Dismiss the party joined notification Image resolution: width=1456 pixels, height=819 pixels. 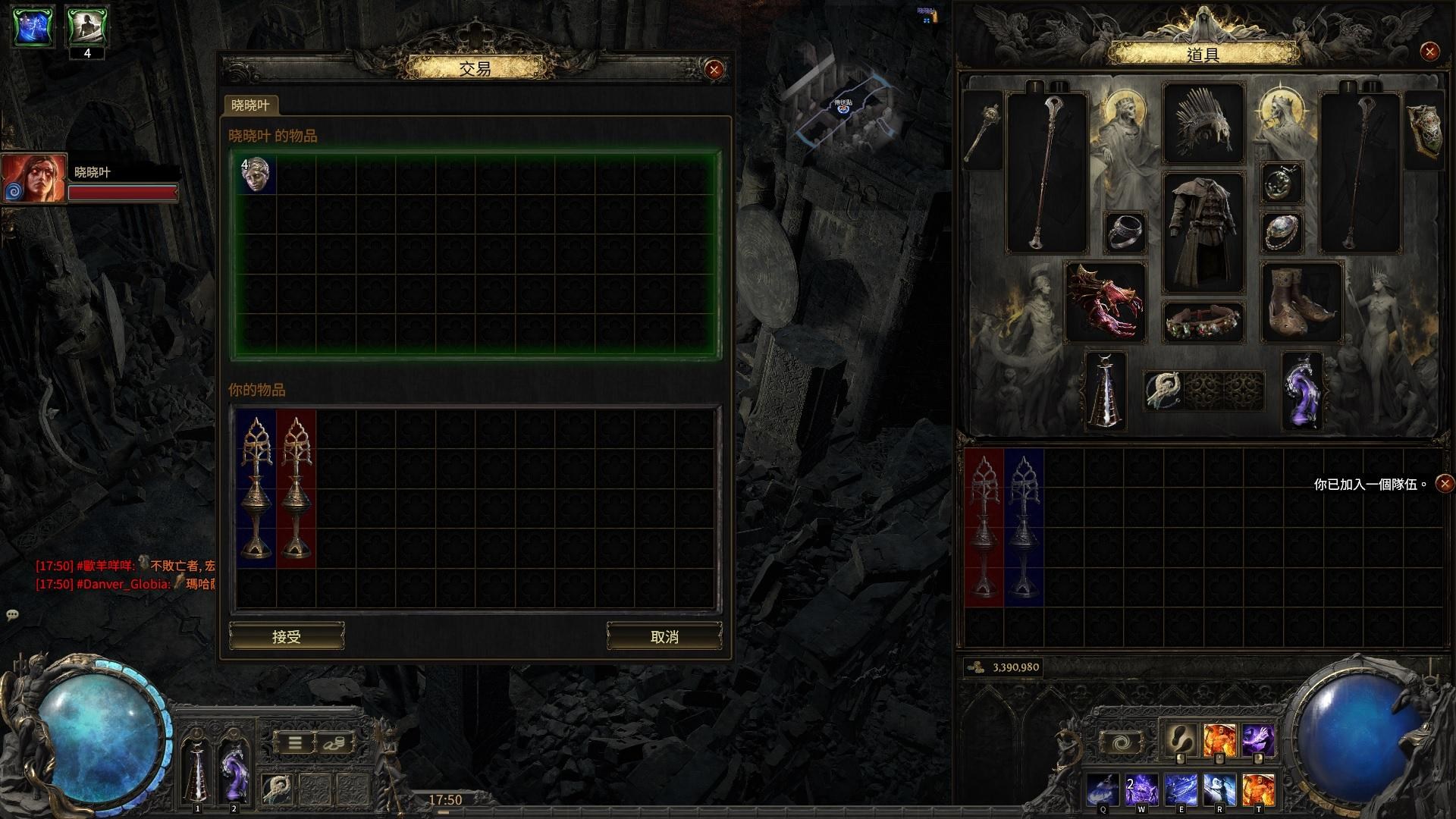(1445, 484)
